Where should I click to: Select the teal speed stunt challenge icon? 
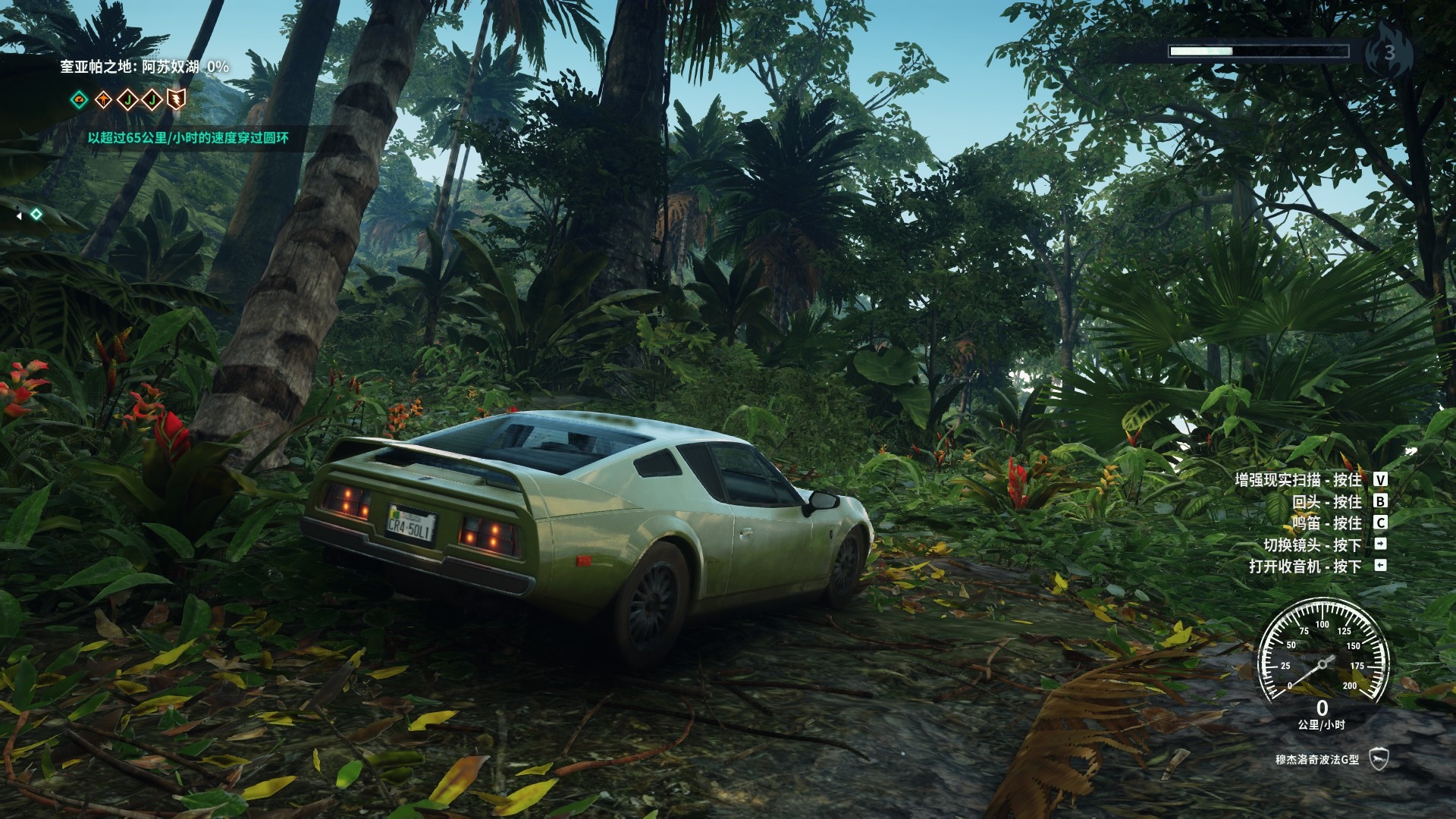[79, 99]
